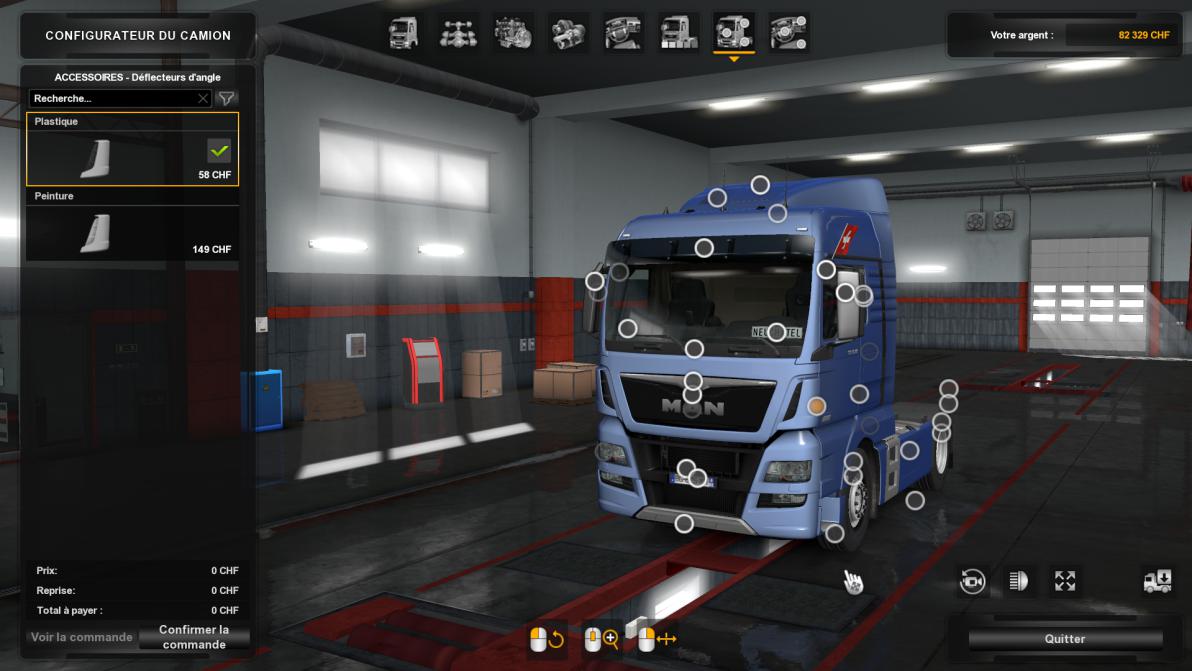Clear the search box with the X
This screenshot has width=1192, height=671.
point(203,99)
